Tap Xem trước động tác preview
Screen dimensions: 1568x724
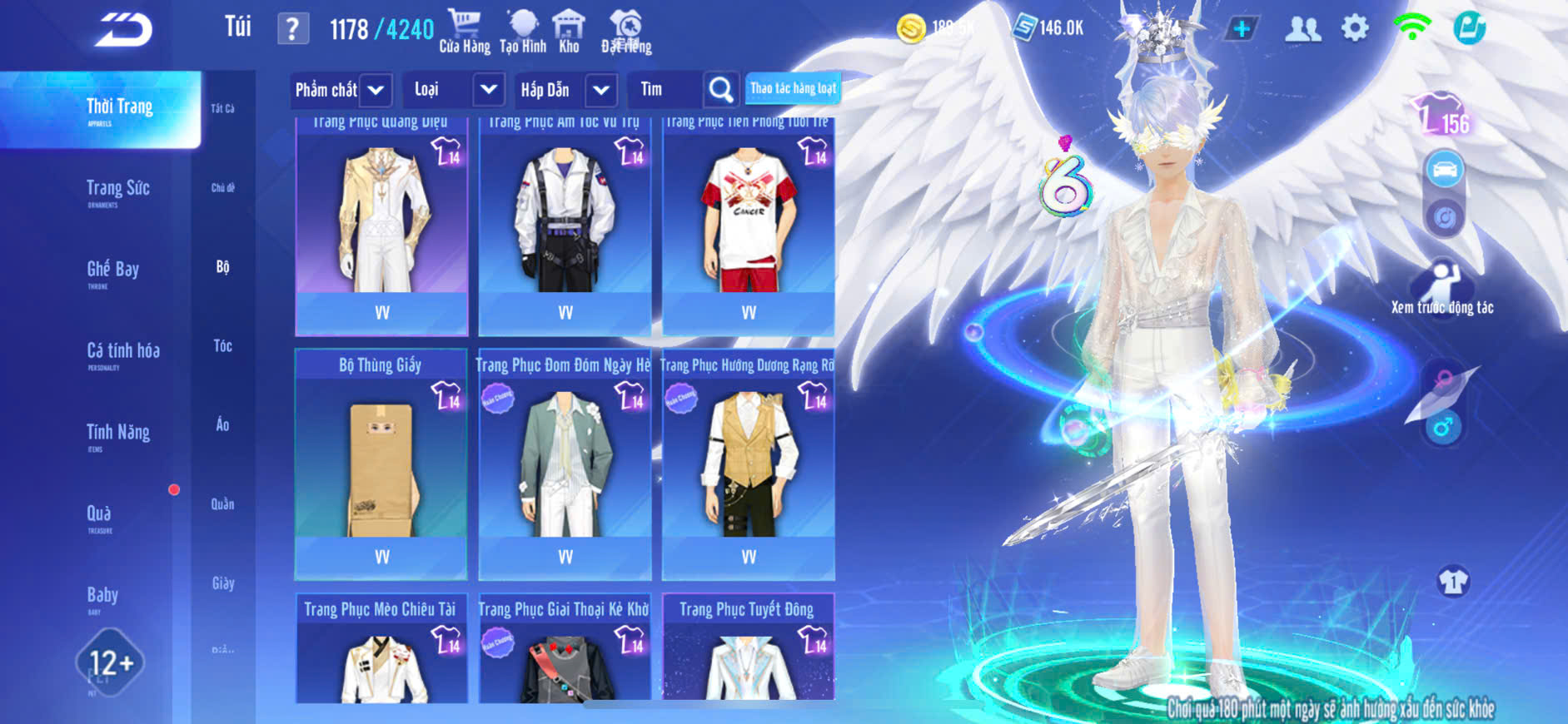1442,288
